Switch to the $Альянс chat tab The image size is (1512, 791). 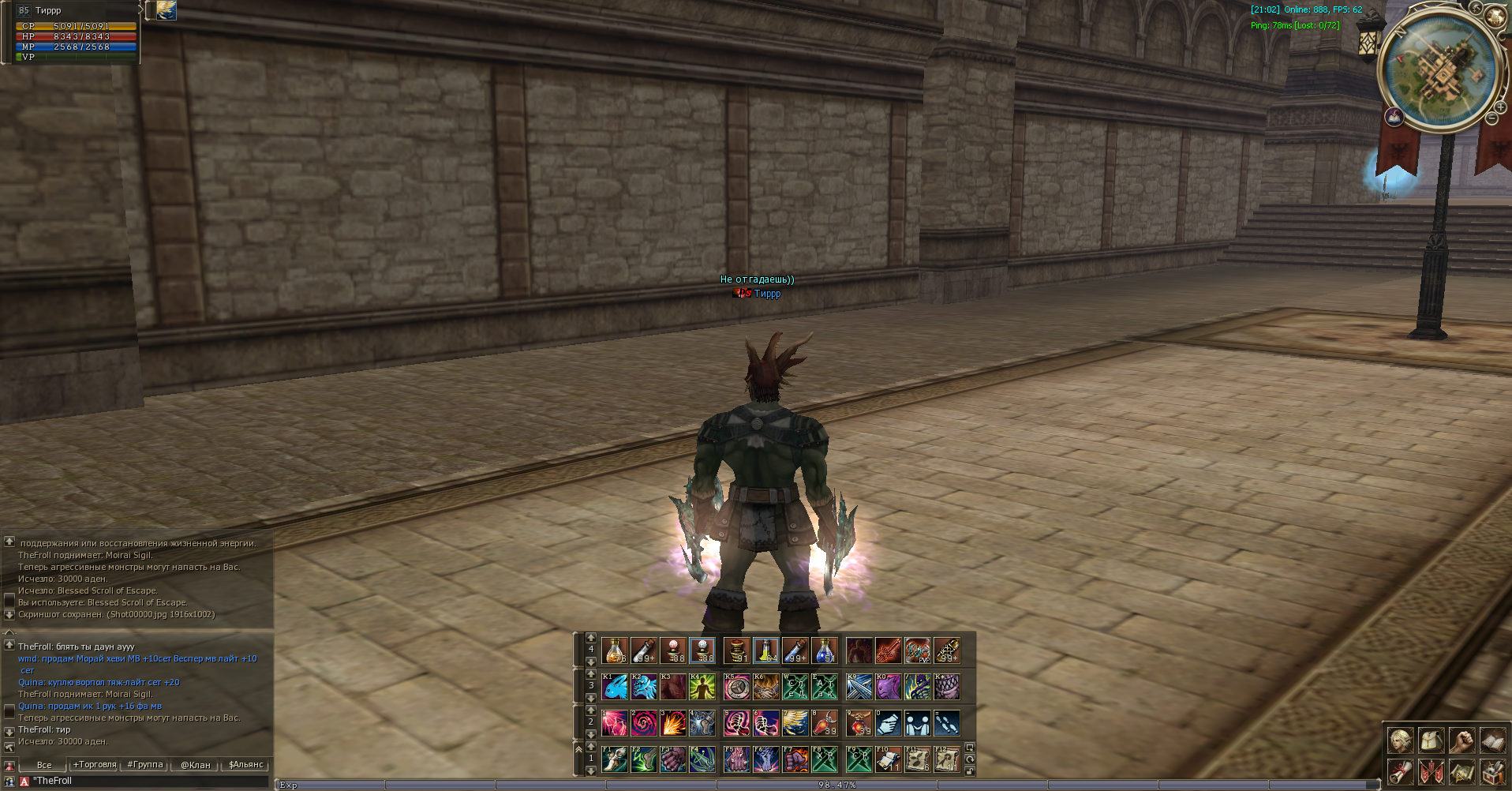[246, 764]
